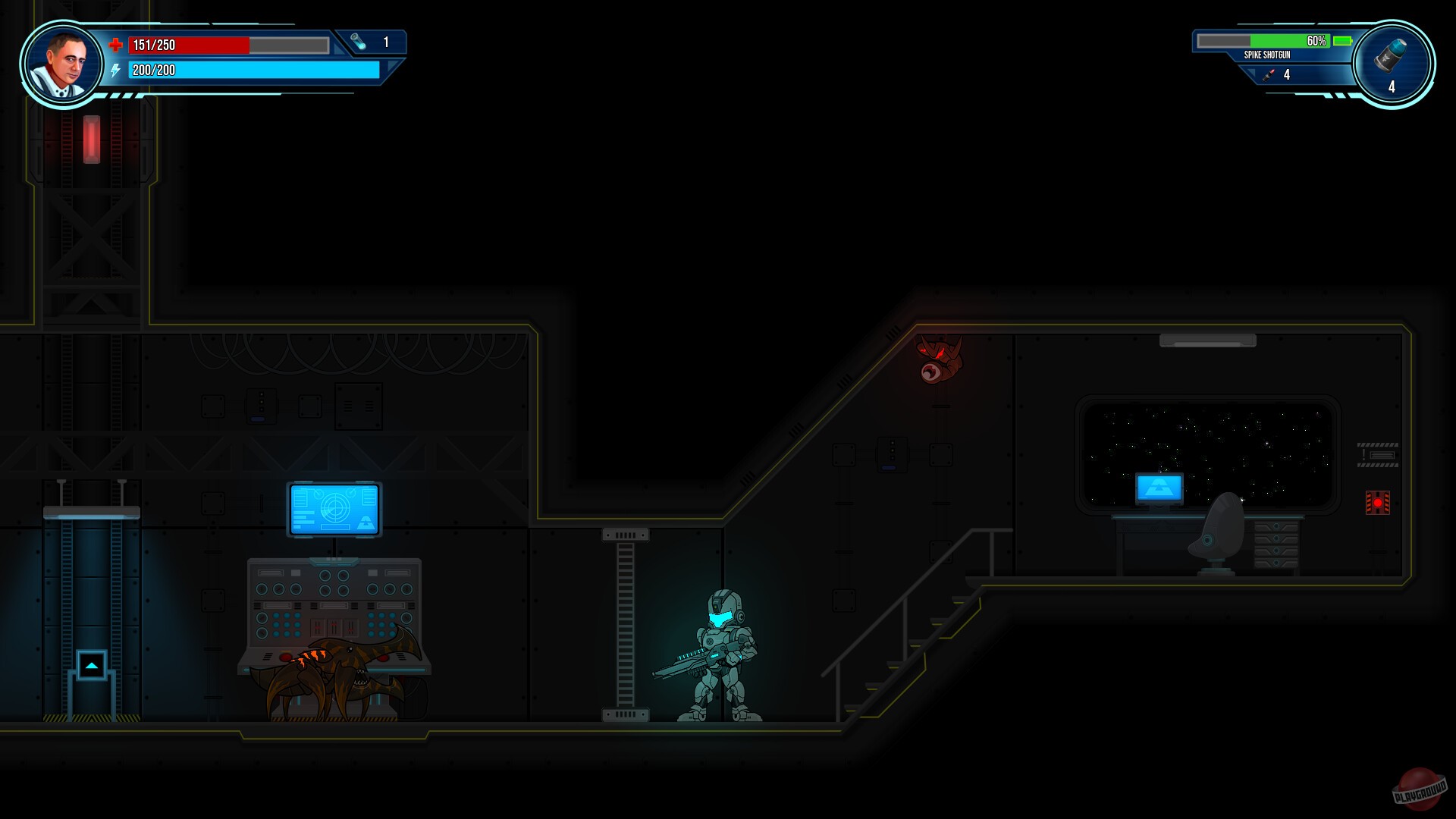Open the laptop screen on the desk by the window
Viewport: 1456px width, 819px height.
(1159, 487)
